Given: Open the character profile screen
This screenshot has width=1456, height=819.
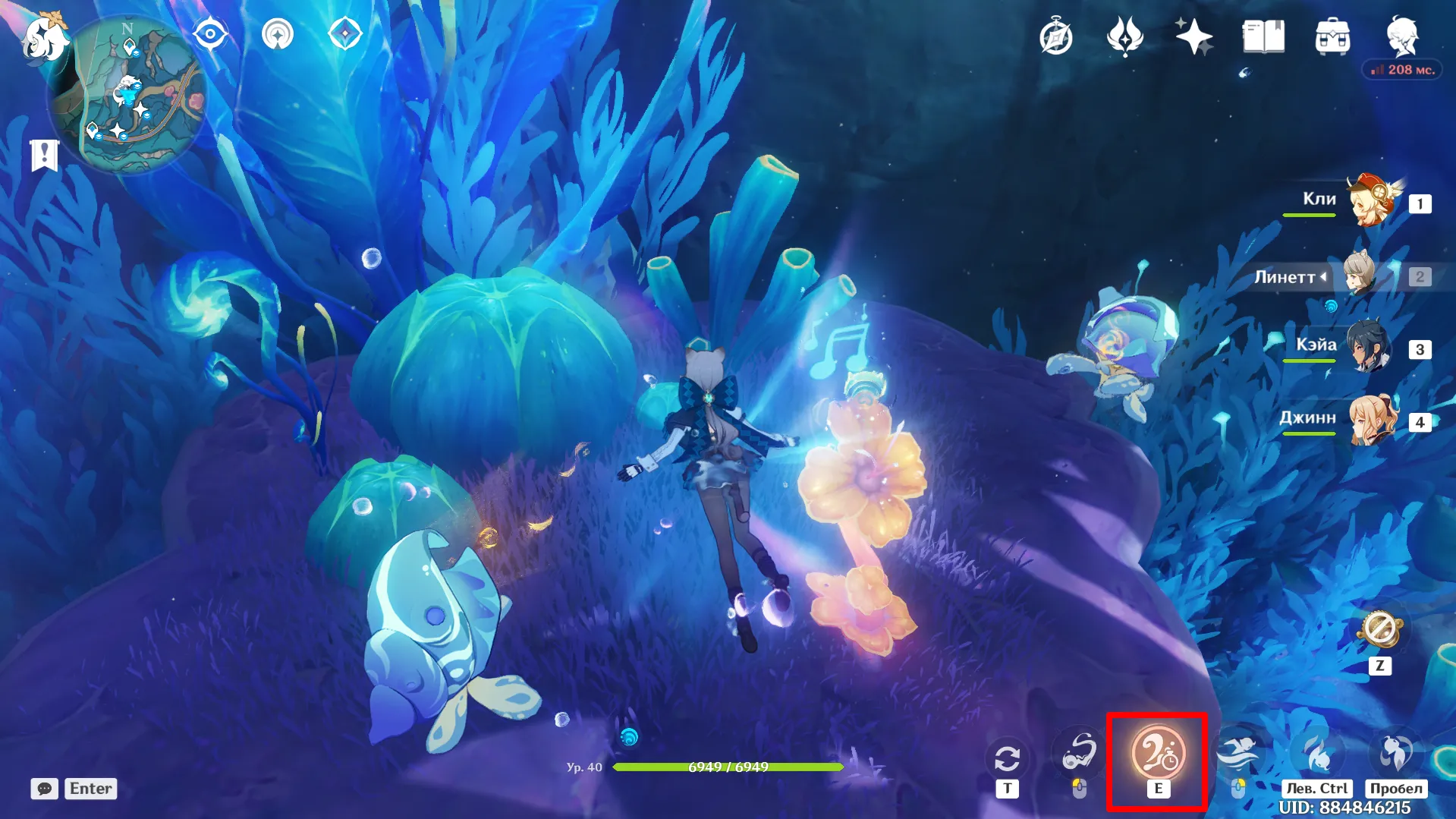Looking at the screenshot, I should click(x=1402, y=35).
